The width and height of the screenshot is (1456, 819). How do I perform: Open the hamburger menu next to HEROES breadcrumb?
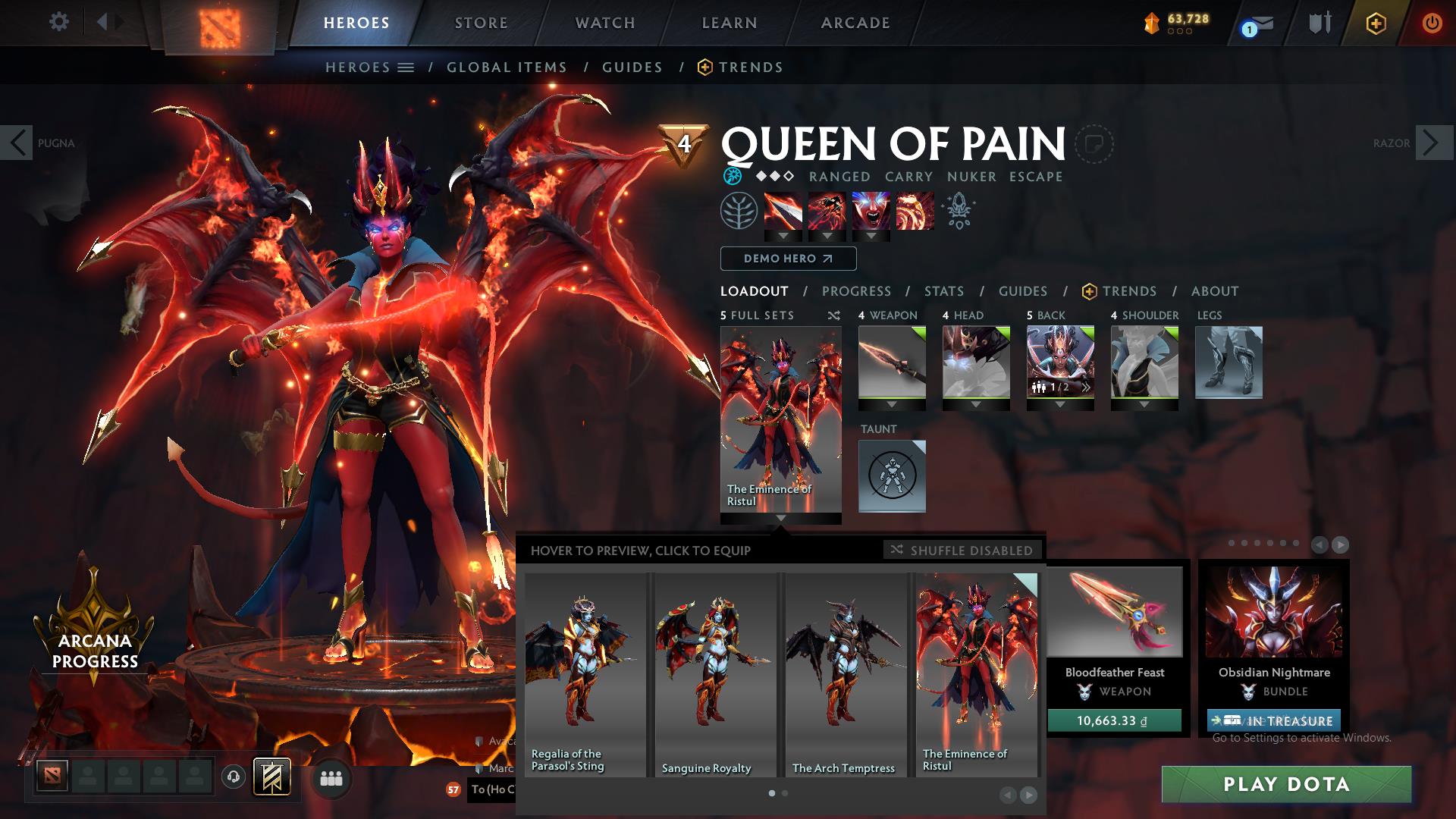407,67
